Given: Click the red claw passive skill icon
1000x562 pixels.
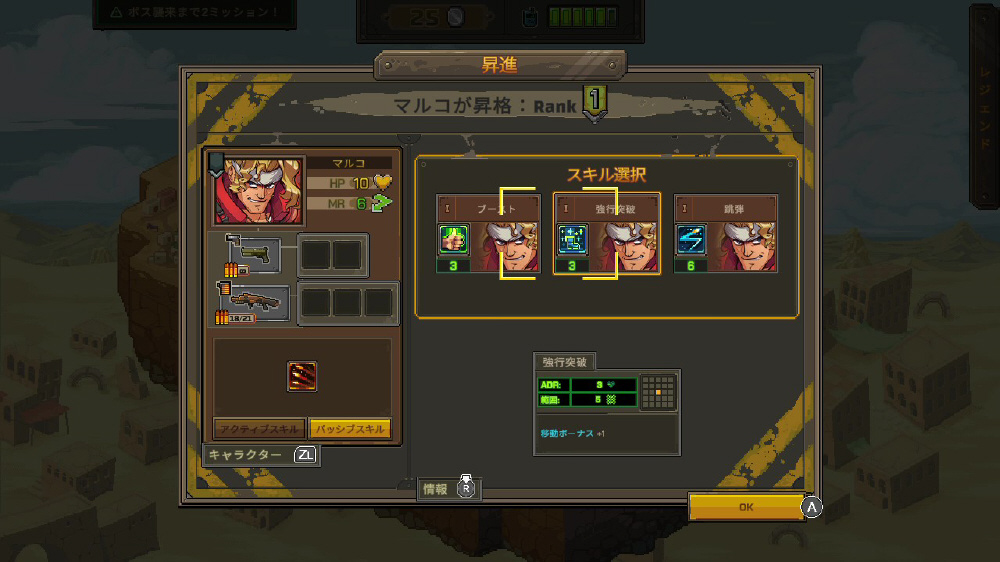Looking at the screenshot, I should (x=302, y=376).
